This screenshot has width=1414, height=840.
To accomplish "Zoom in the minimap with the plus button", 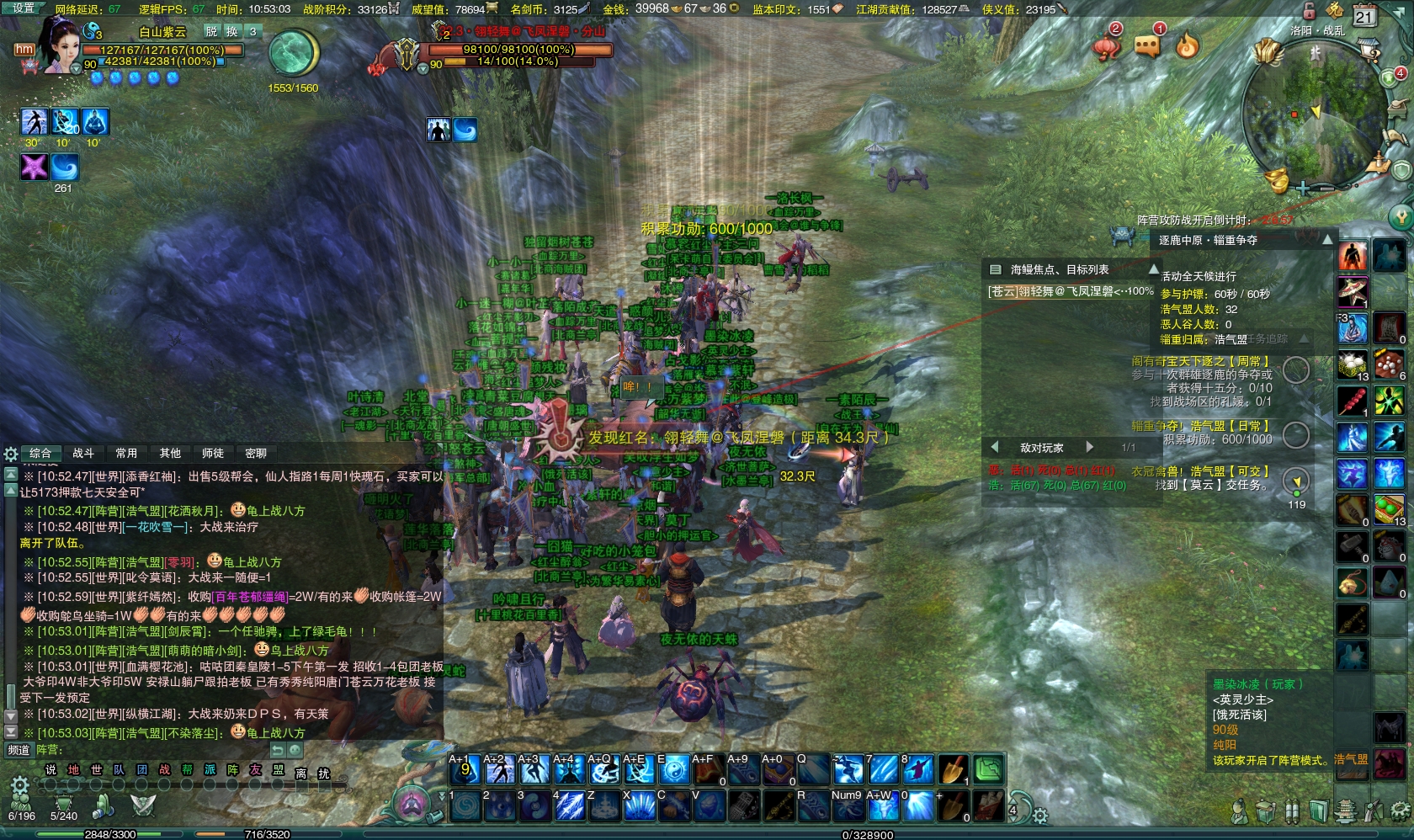I will click(x=1303, y=189).
